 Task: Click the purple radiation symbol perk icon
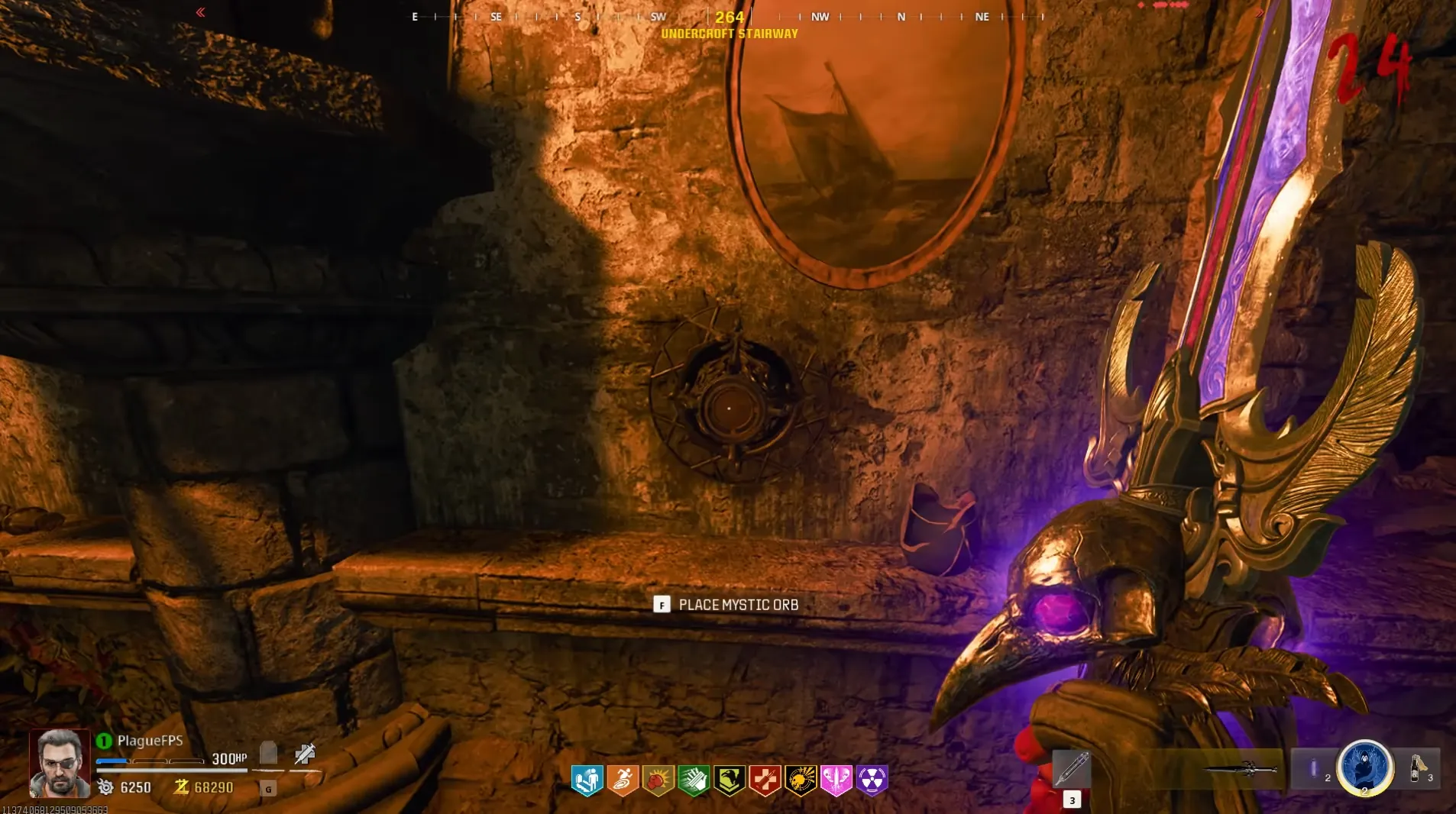[x=872, y=780]
